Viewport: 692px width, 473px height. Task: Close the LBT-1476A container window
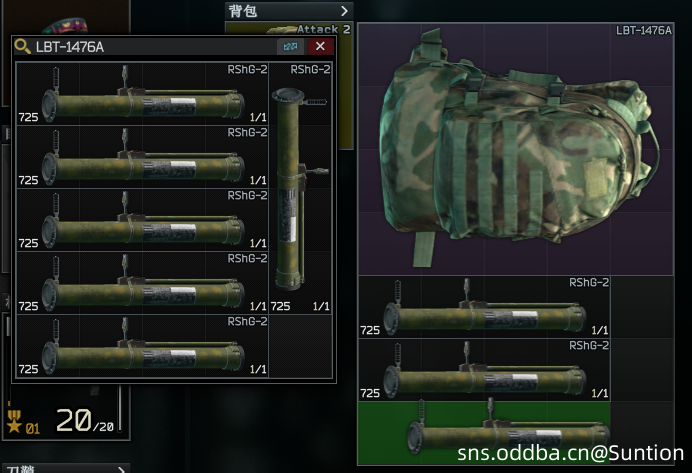click(320, 47)
